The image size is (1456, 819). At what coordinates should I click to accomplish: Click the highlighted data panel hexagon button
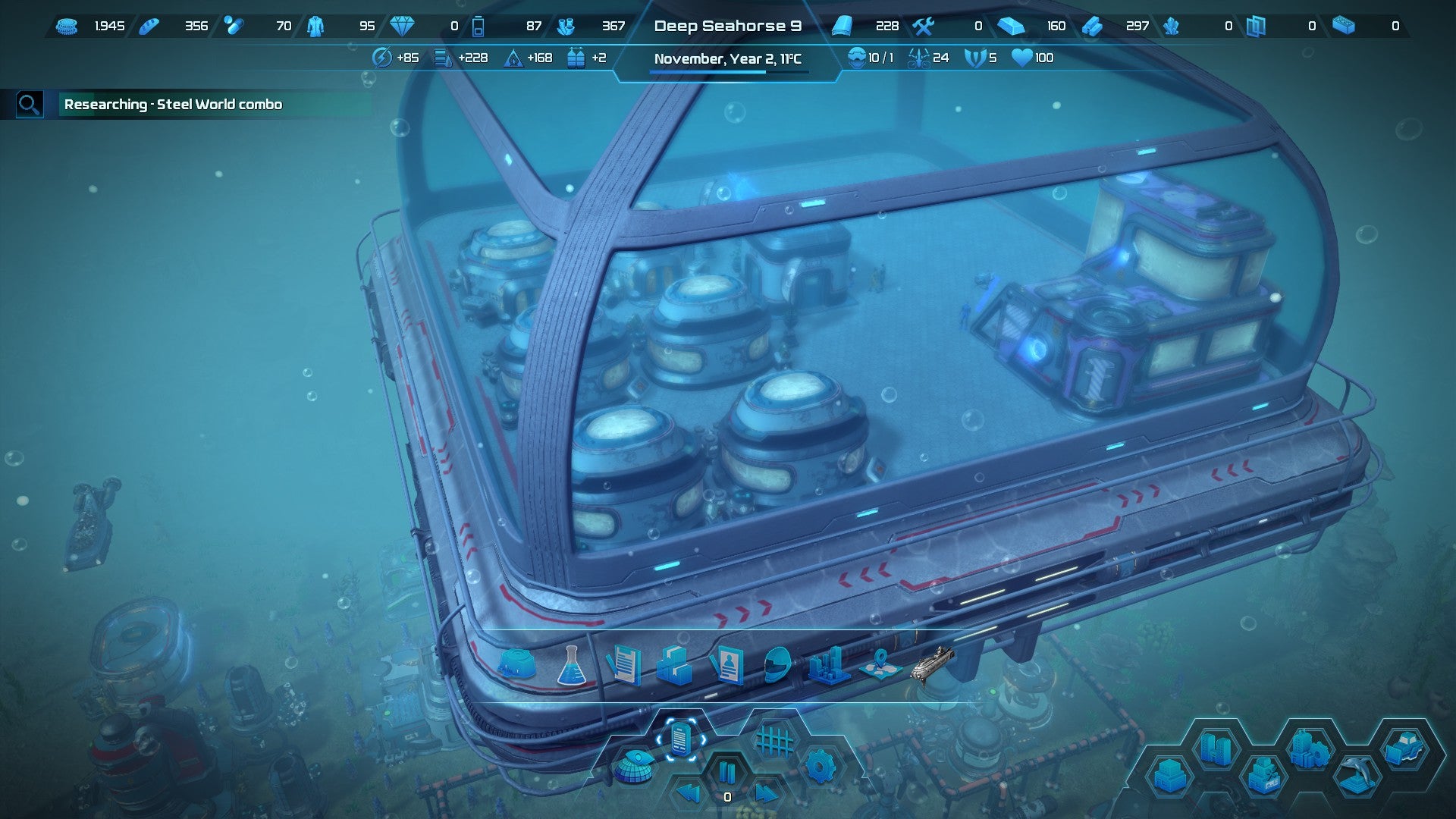pyautogui.click(x=680, y=738)
